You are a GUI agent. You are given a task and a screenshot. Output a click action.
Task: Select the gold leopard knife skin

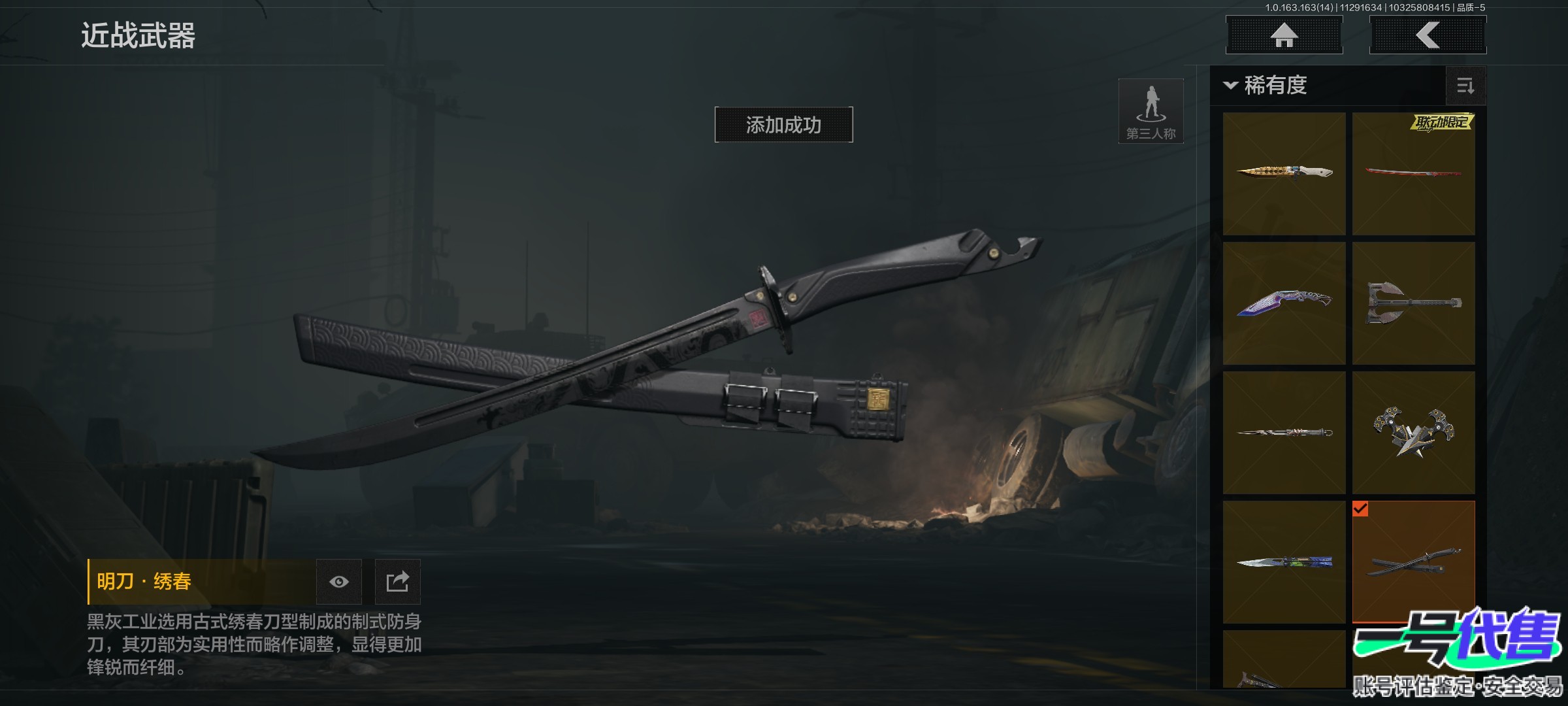point(1284,173)
